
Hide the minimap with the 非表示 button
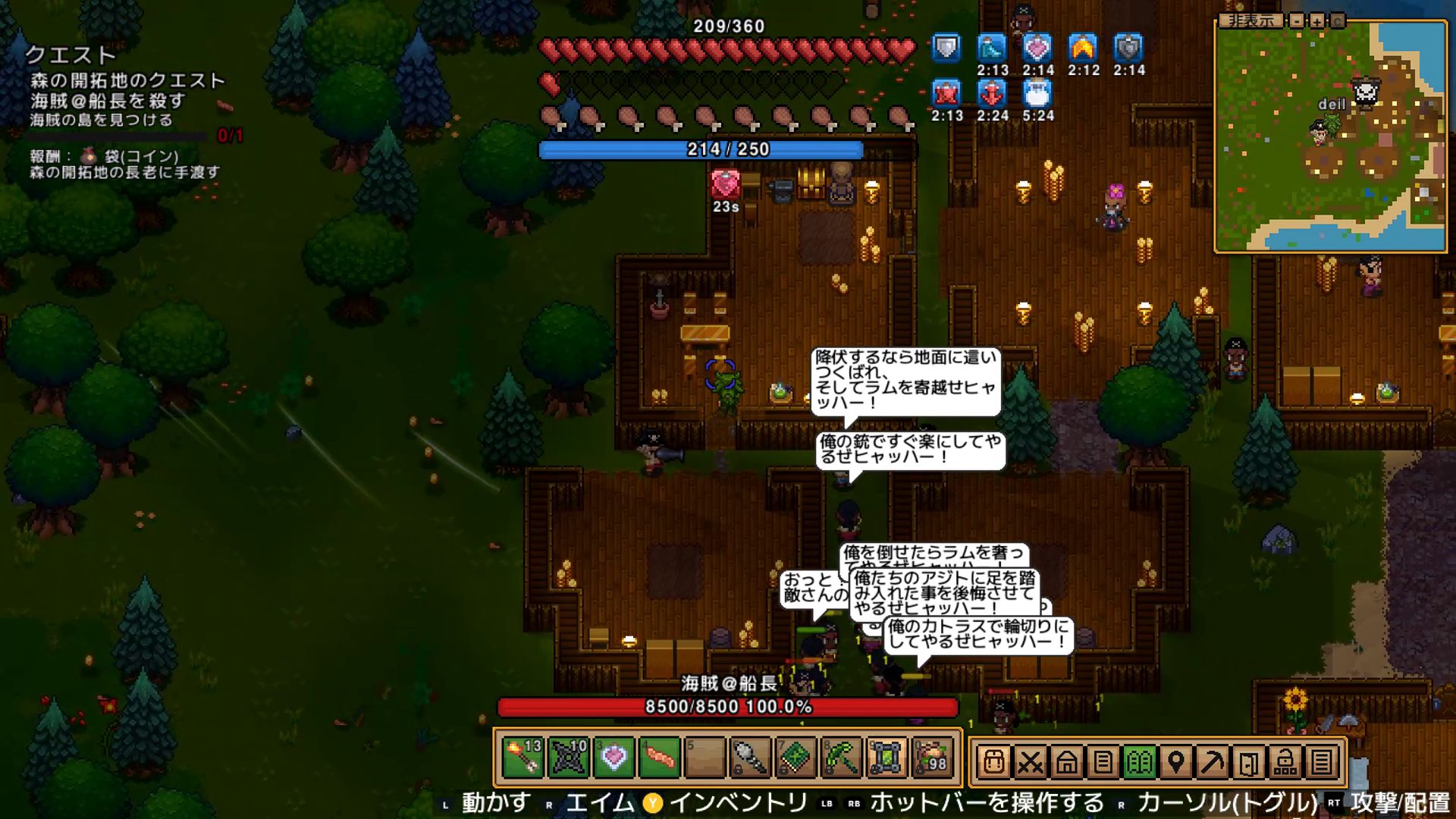1250,20
